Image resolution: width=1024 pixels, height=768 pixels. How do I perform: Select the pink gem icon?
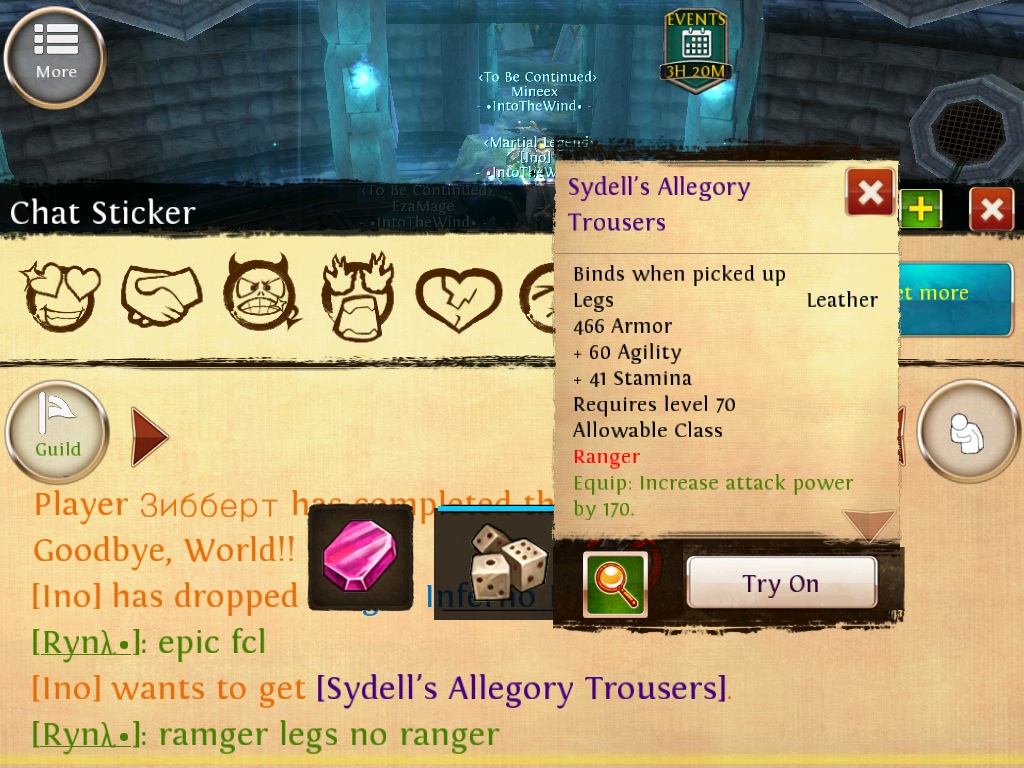coord(360,557)
